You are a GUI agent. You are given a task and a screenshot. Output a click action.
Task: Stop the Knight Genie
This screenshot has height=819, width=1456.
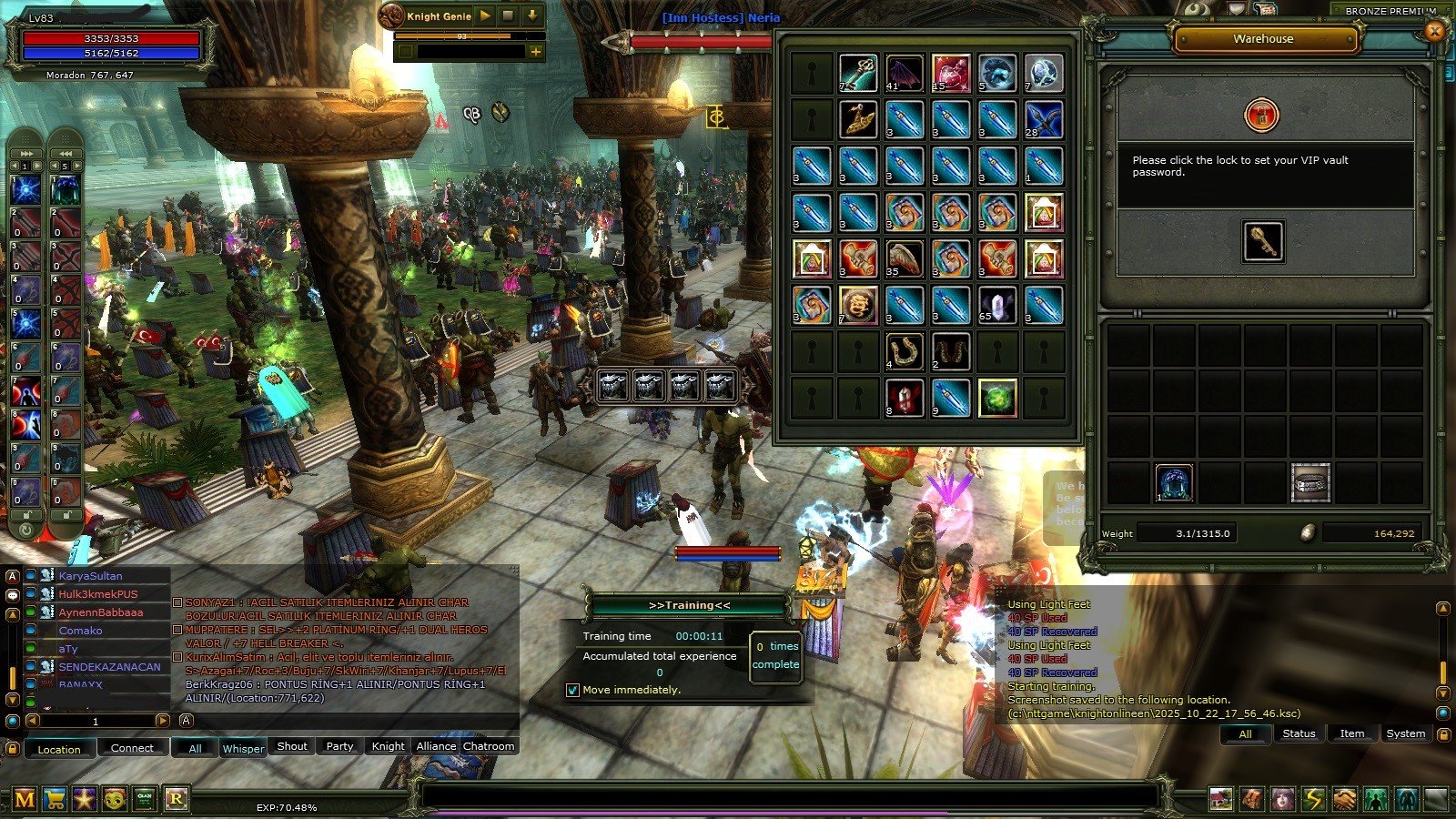(x=509, y=15)
